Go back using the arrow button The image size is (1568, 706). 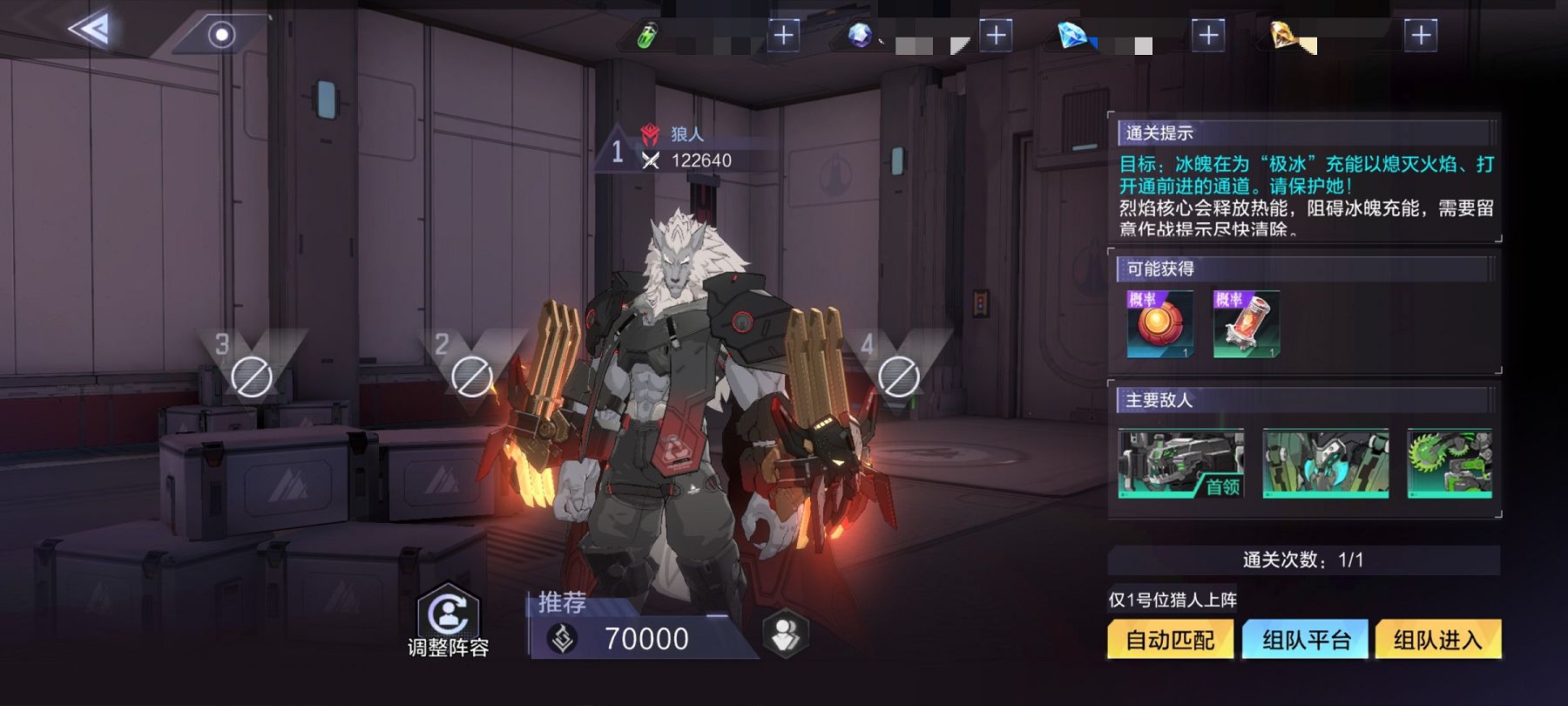(89, 32)
